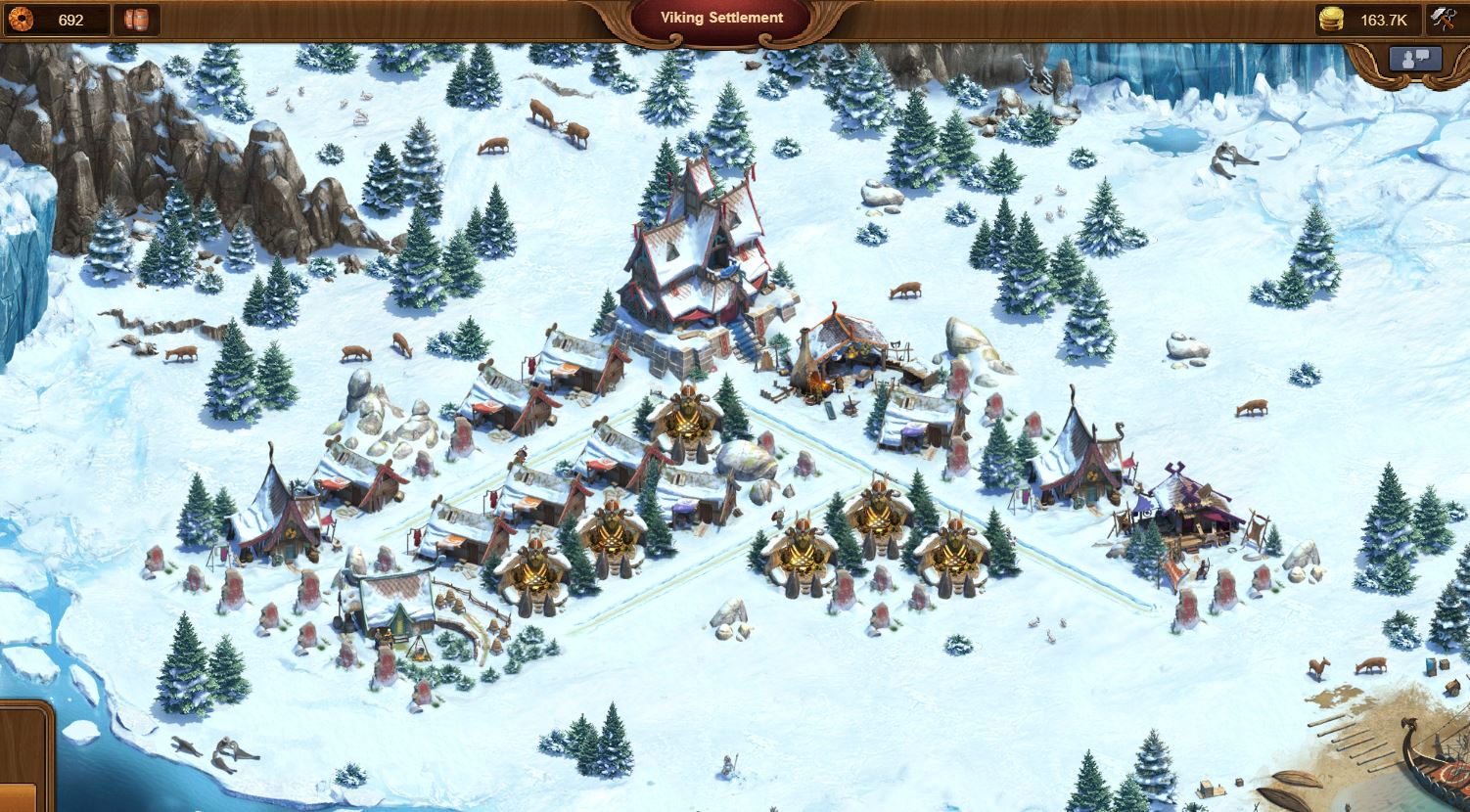The height and width of the screenshot is (812, 1470).
Task: Toggle the chat and friends panel button
Action: pos(1415,59)
